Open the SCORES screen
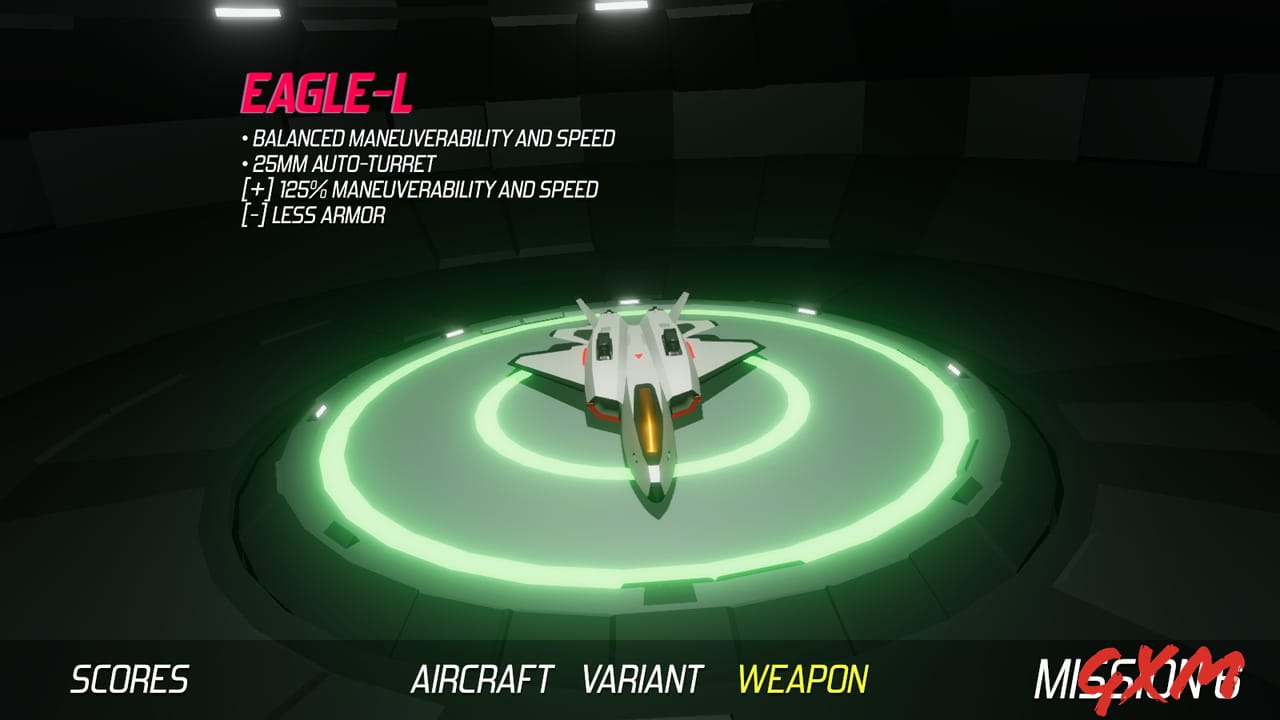Image resolution: width=1280 pixels, height=720 pixels. 131,676
